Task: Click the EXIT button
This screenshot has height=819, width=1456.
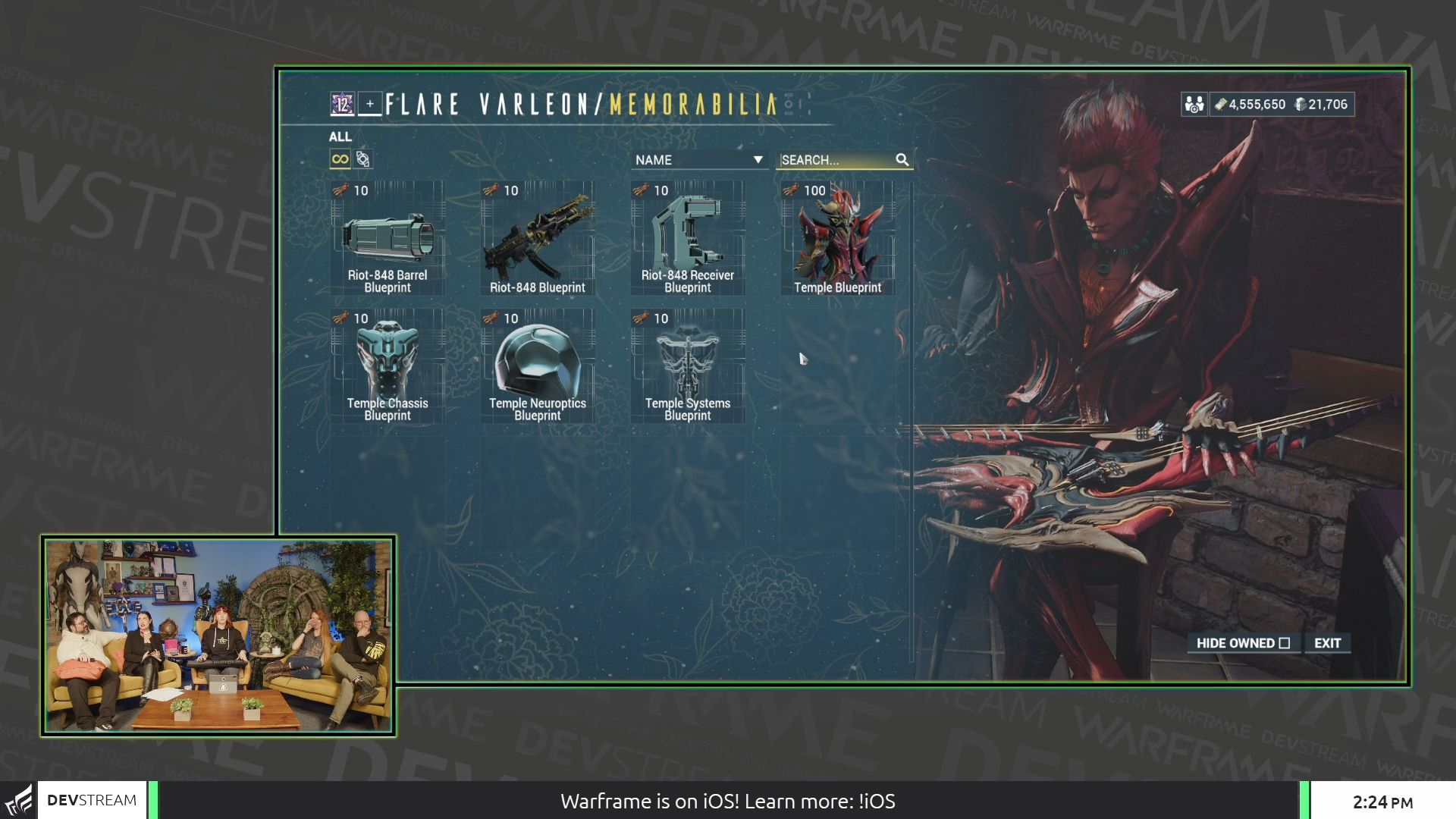Action: 1326,643
